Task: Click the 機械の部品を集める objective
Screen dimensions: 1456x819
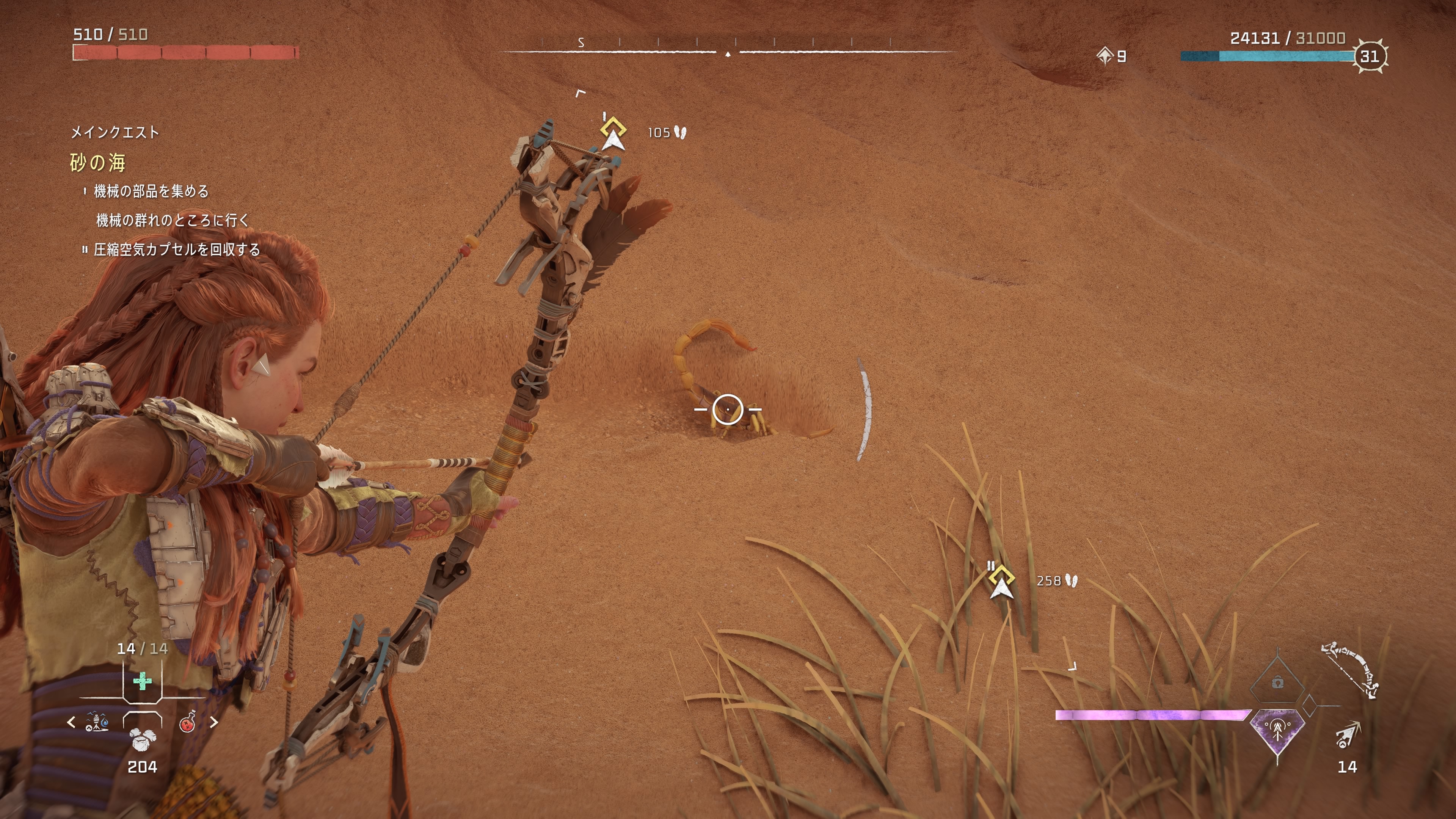Action: tap(151, 191)
